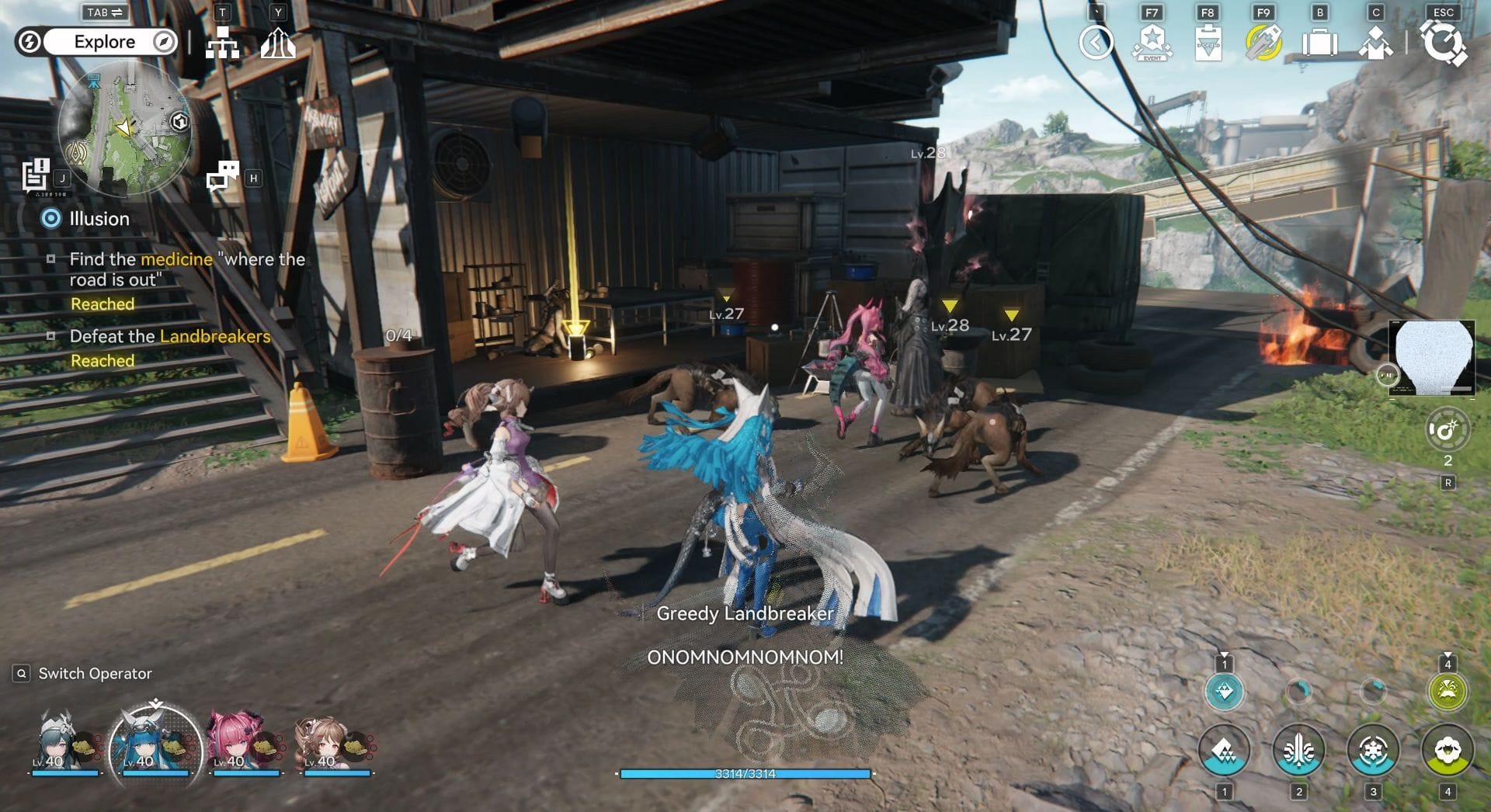1491x812 pixels.
Task: Open the backpack suitcase icon
Action: tap(1319, 43)
